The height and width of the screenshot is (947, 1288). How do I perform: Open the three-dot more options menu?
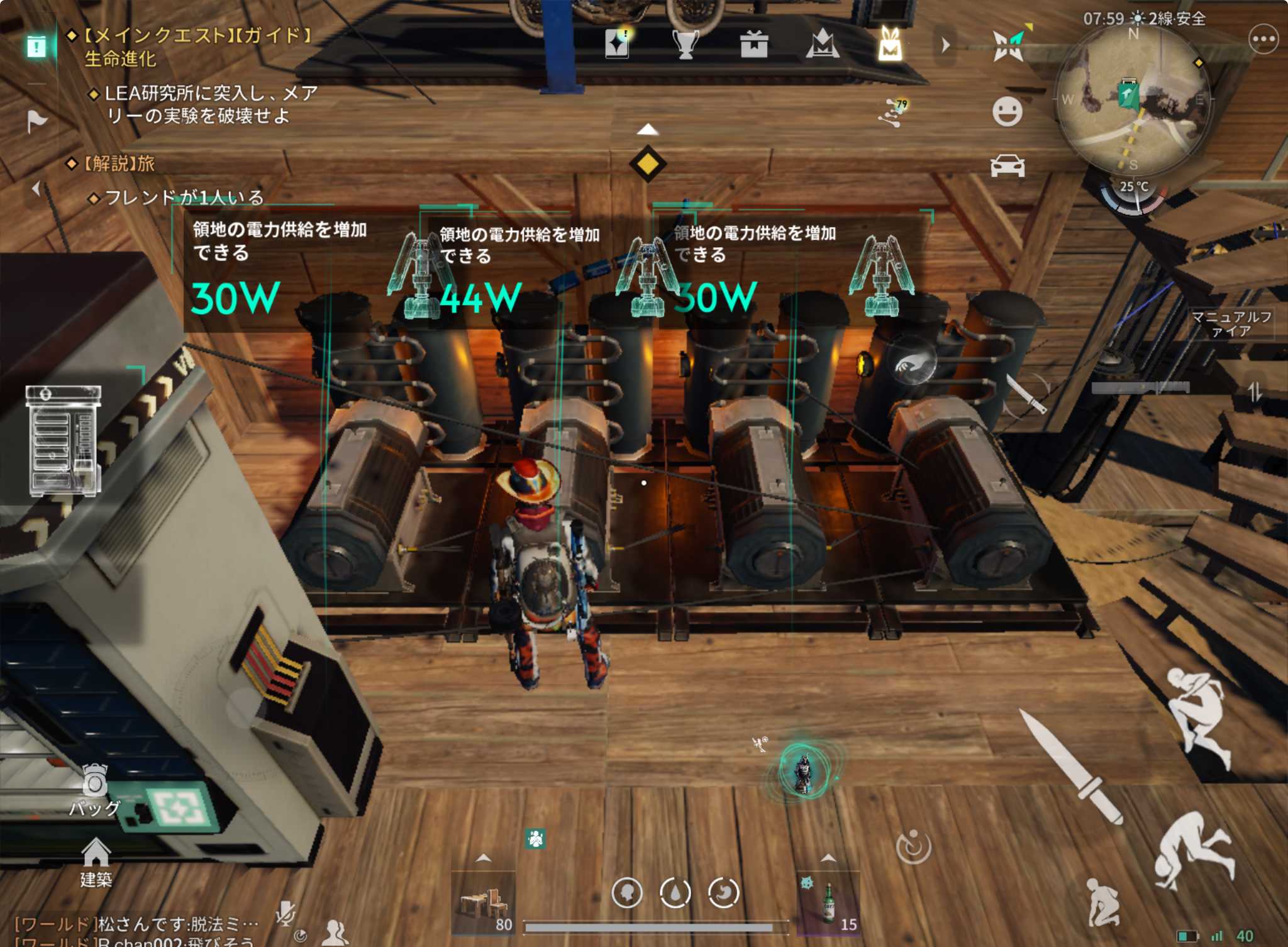[x=1263, y=40]
